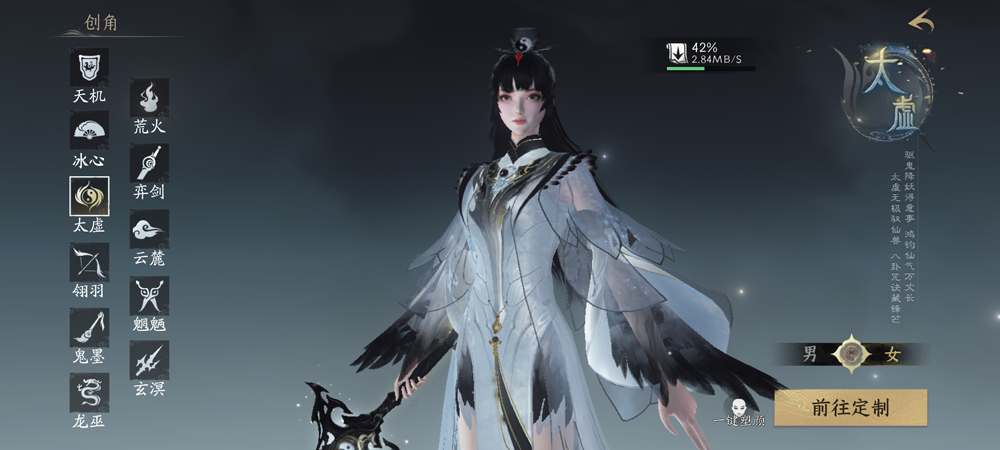
Task: Select the 龙巫 dragon class
Action: click(x=89, y=392)
